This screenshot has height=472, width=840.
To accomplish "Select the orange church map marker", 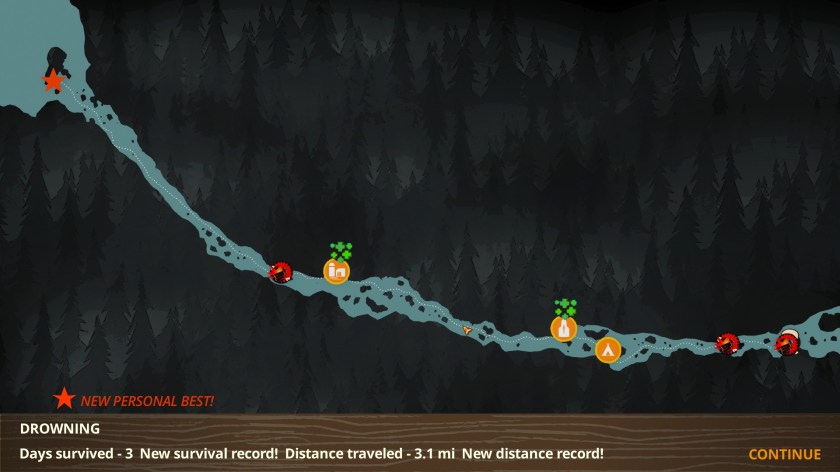I will (564, 328).
